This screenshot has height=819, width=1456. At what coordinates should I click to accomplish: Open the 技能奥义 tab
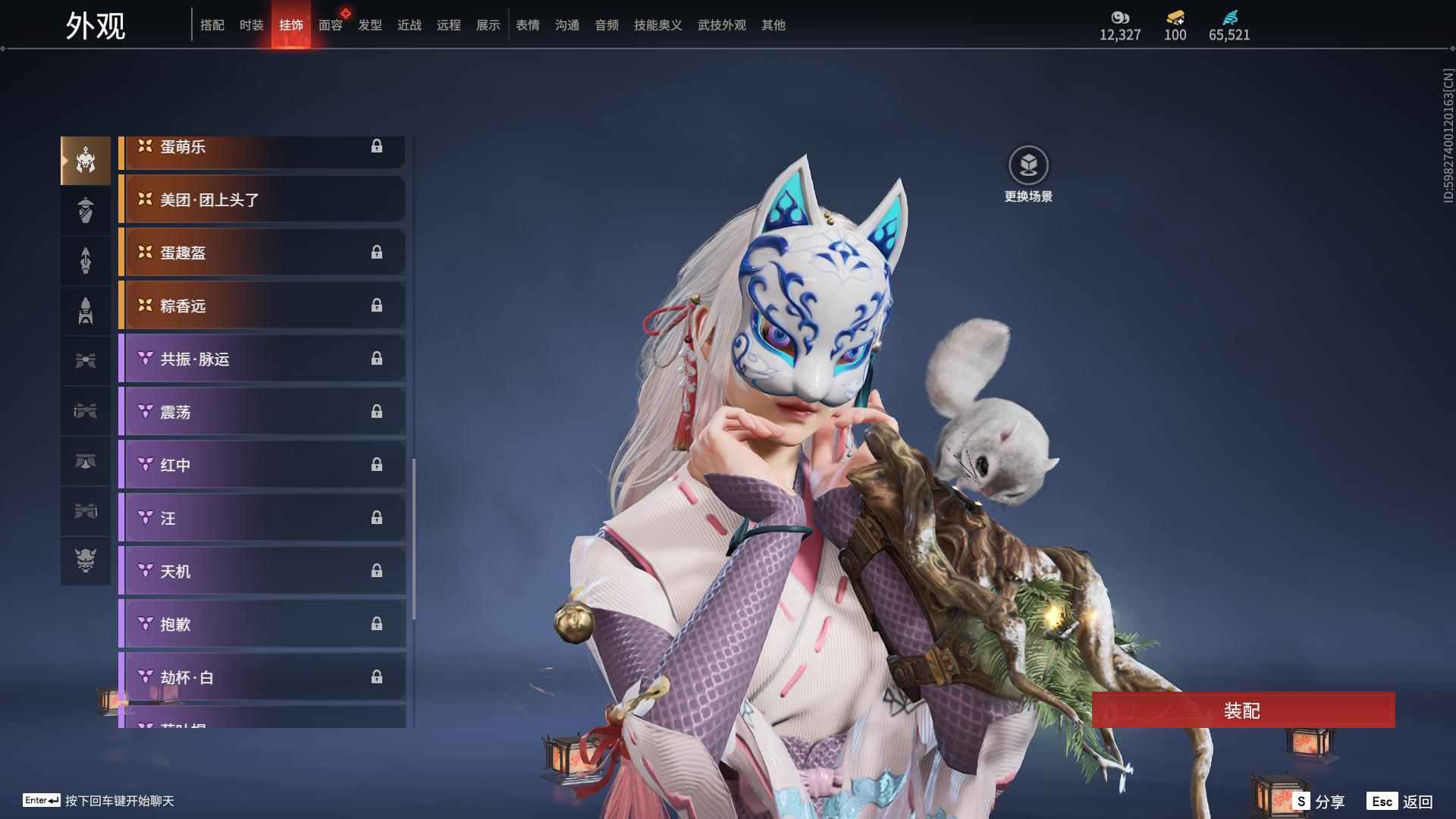[657, 25]
